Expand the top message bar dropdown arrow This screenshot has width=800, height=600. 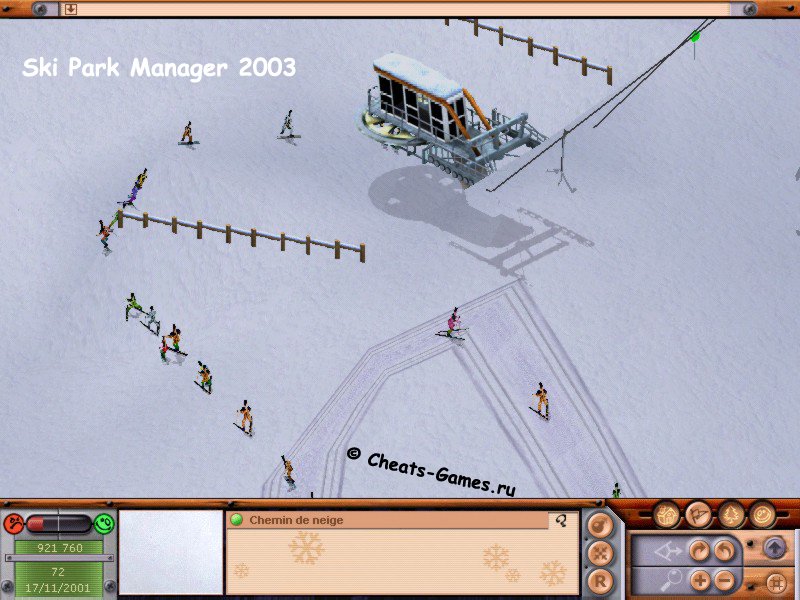click(71, 9)
